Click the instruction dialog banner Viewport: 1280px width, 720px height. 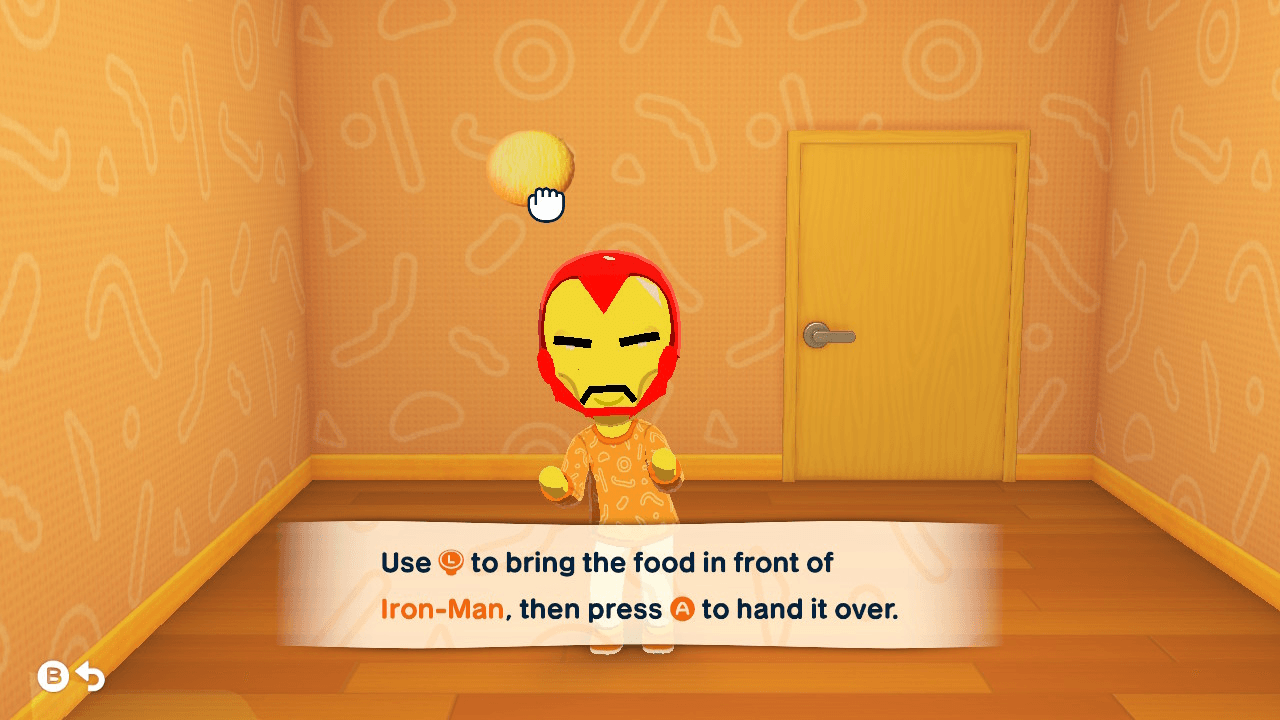pos(640,585)
